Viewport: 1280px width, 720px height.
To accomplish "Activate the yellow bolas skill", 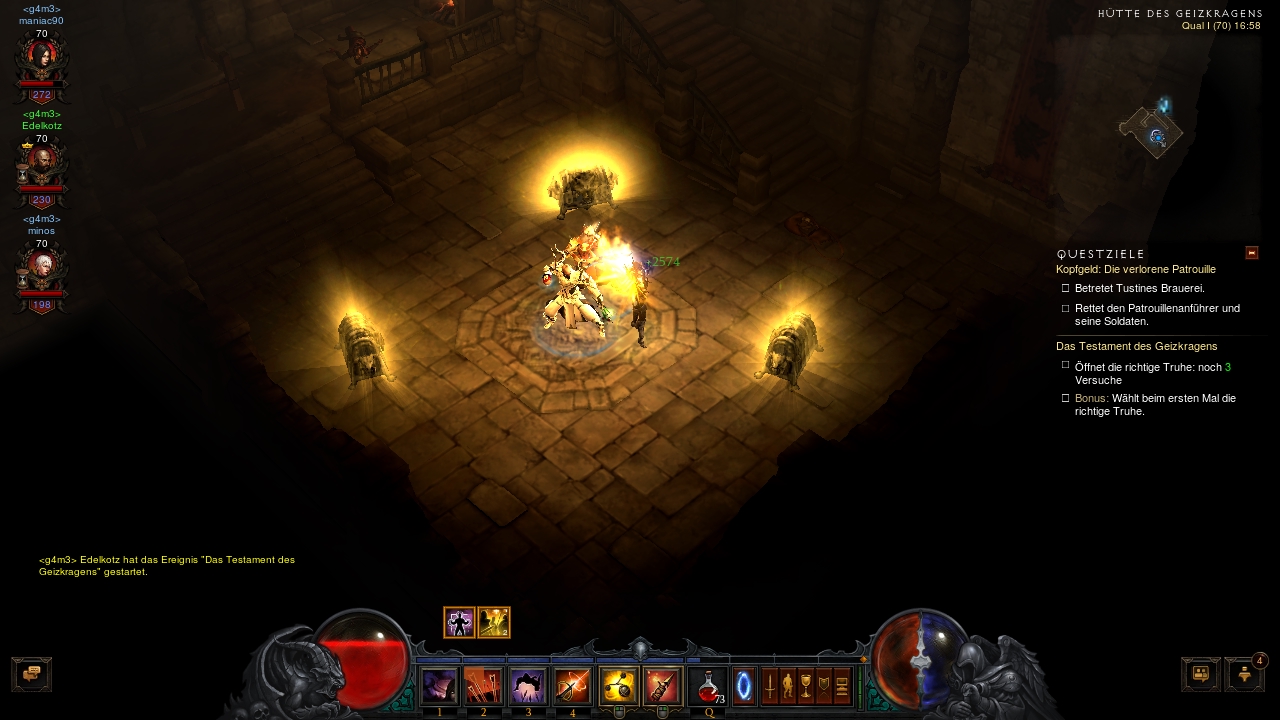I will coord(618,686).
